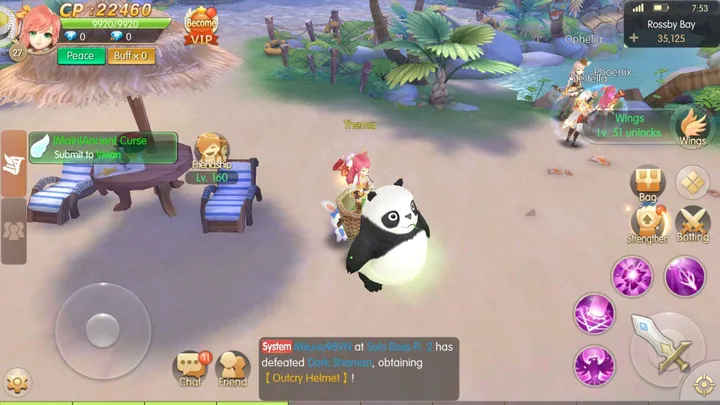Switch to the quest scroll side tab
Image resolution: width=720 pixels, height=405 pixels.
pos(13,163)
